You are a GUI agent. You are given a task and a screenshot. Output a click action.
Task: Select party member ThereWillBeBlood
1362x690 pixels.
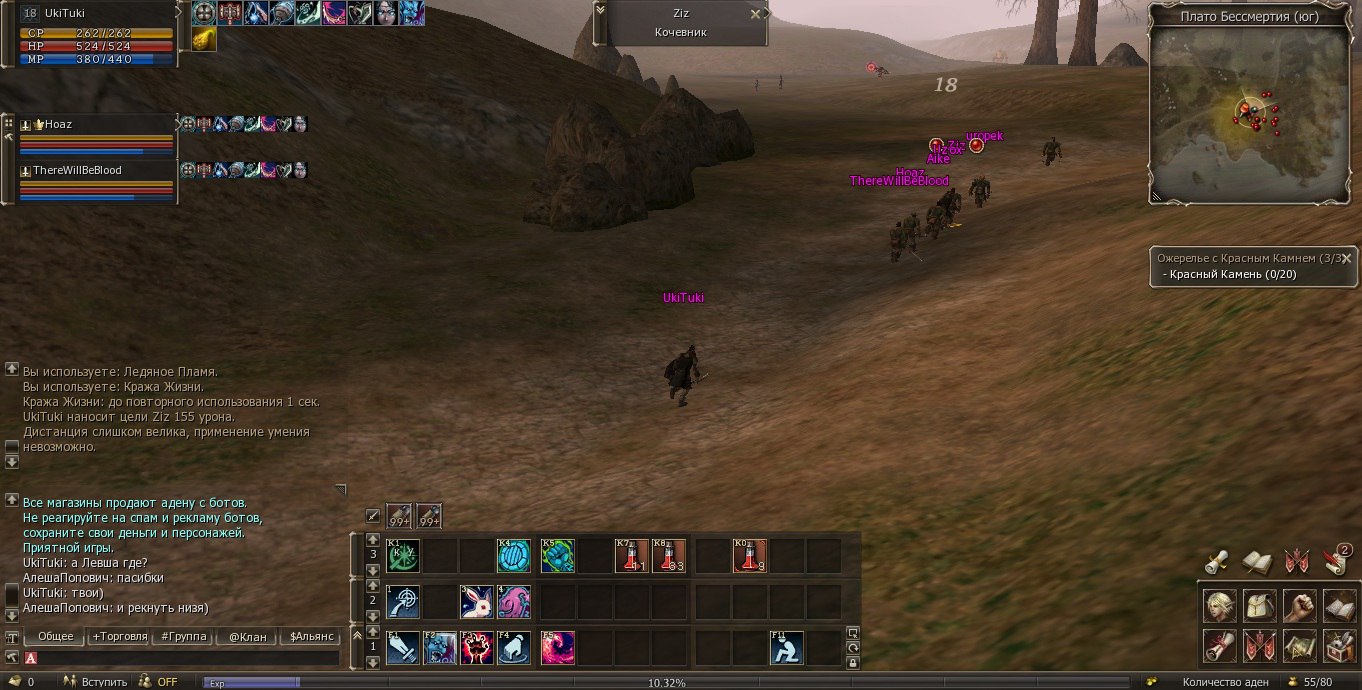(95, 171)
